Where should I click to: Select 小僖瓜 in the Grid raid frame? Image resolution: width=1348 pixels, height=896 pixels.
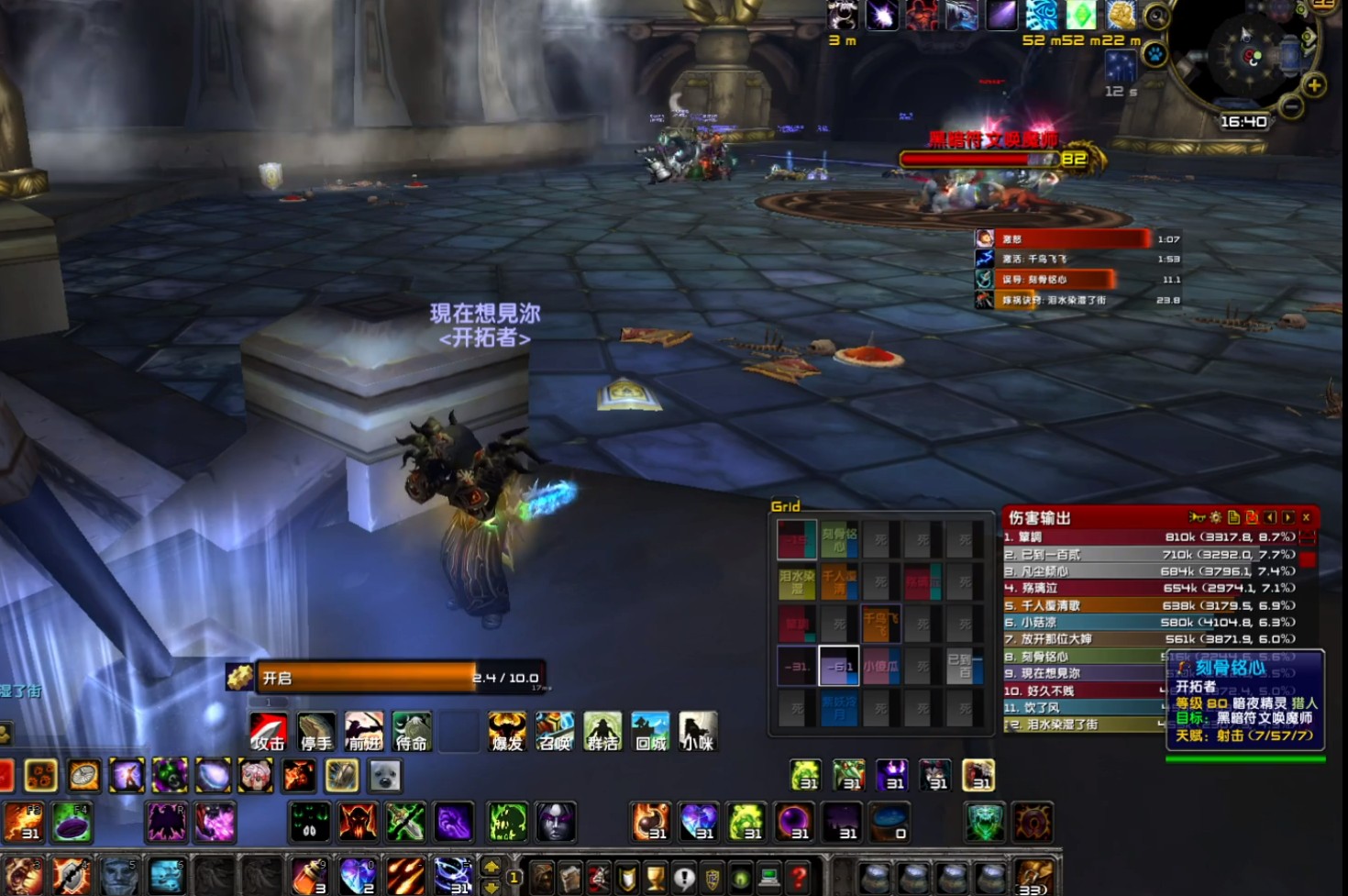(880, 667)
